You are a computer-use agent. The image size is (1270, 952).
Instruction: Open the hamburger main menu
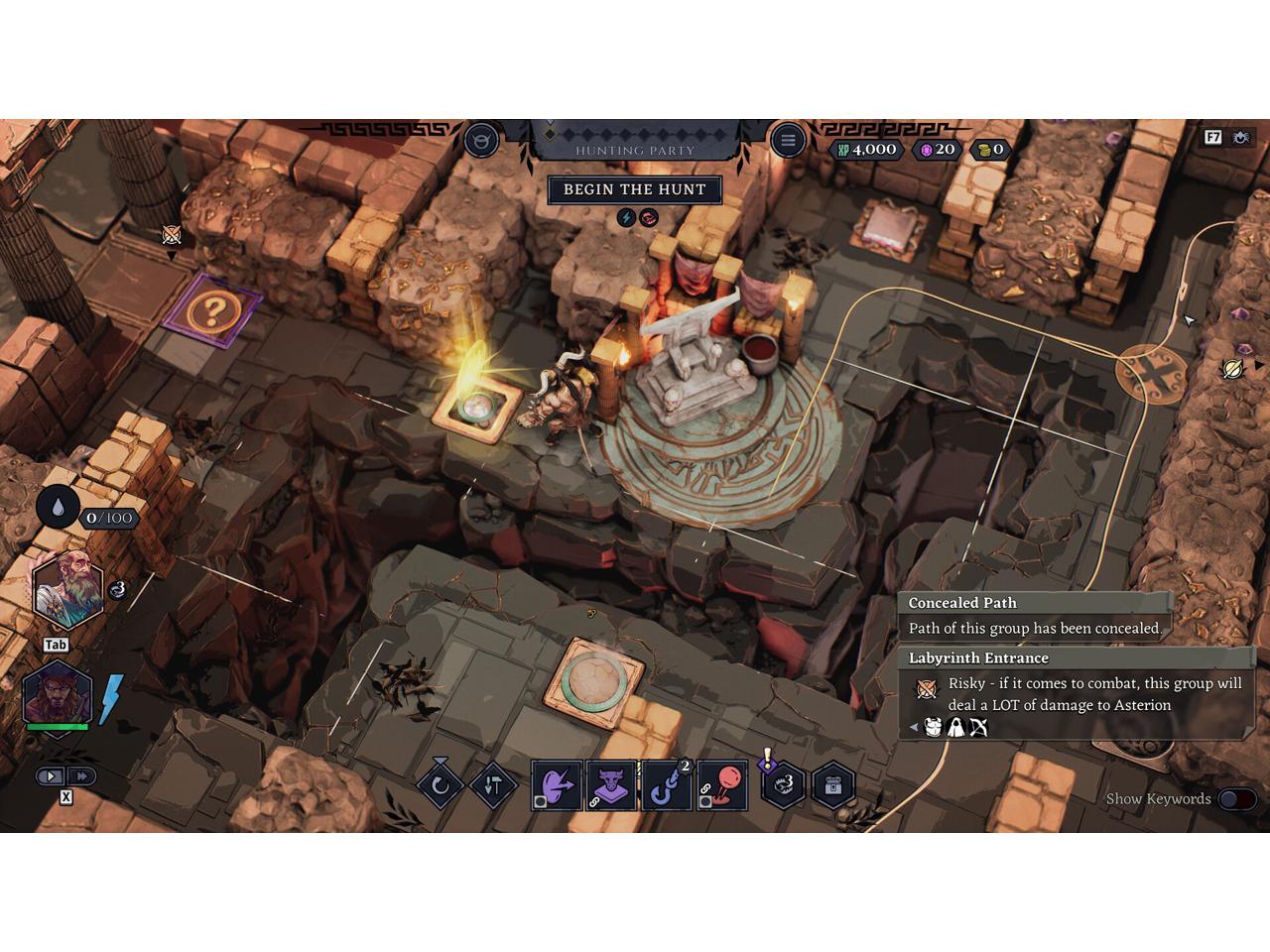(788, 141)
